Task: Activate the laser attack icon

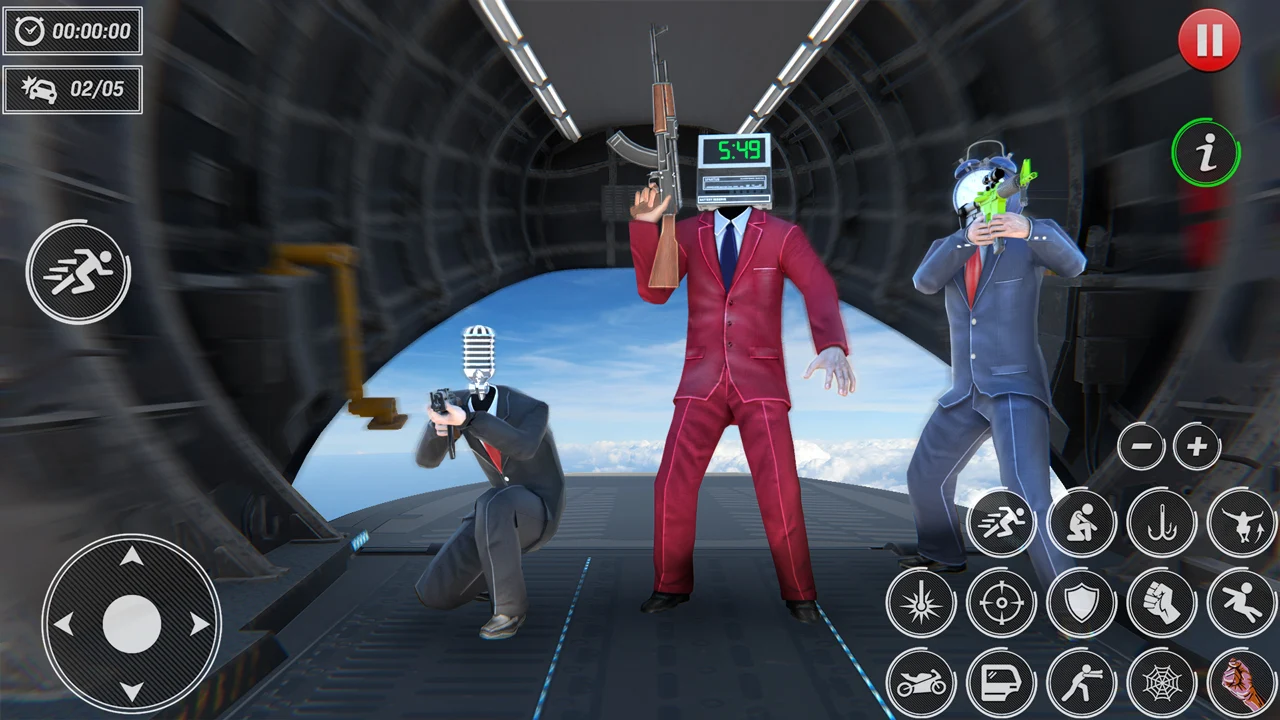Action: [921, 603]
